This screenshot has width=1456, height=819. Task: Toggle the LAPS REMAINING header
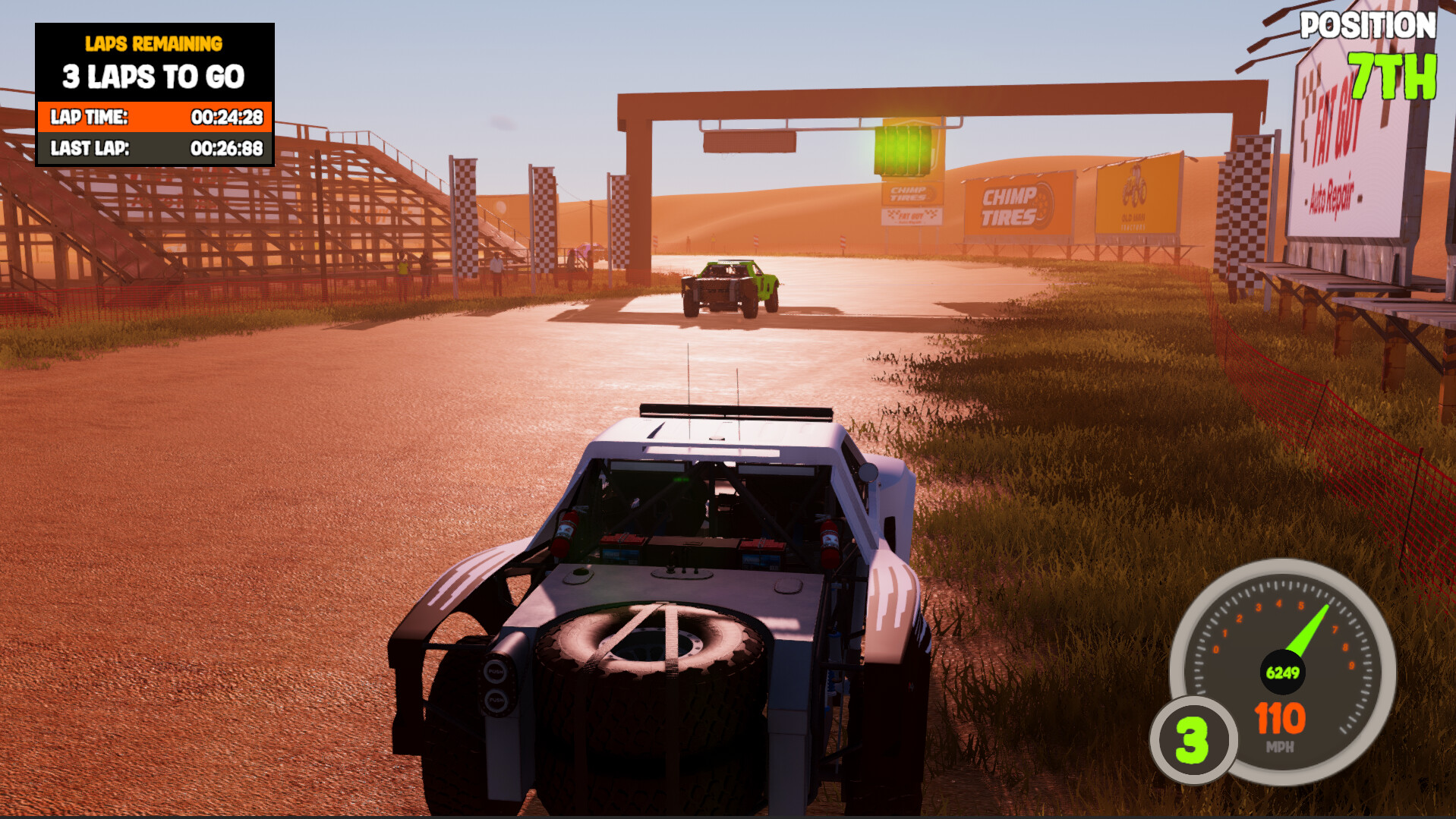point(154,44)
